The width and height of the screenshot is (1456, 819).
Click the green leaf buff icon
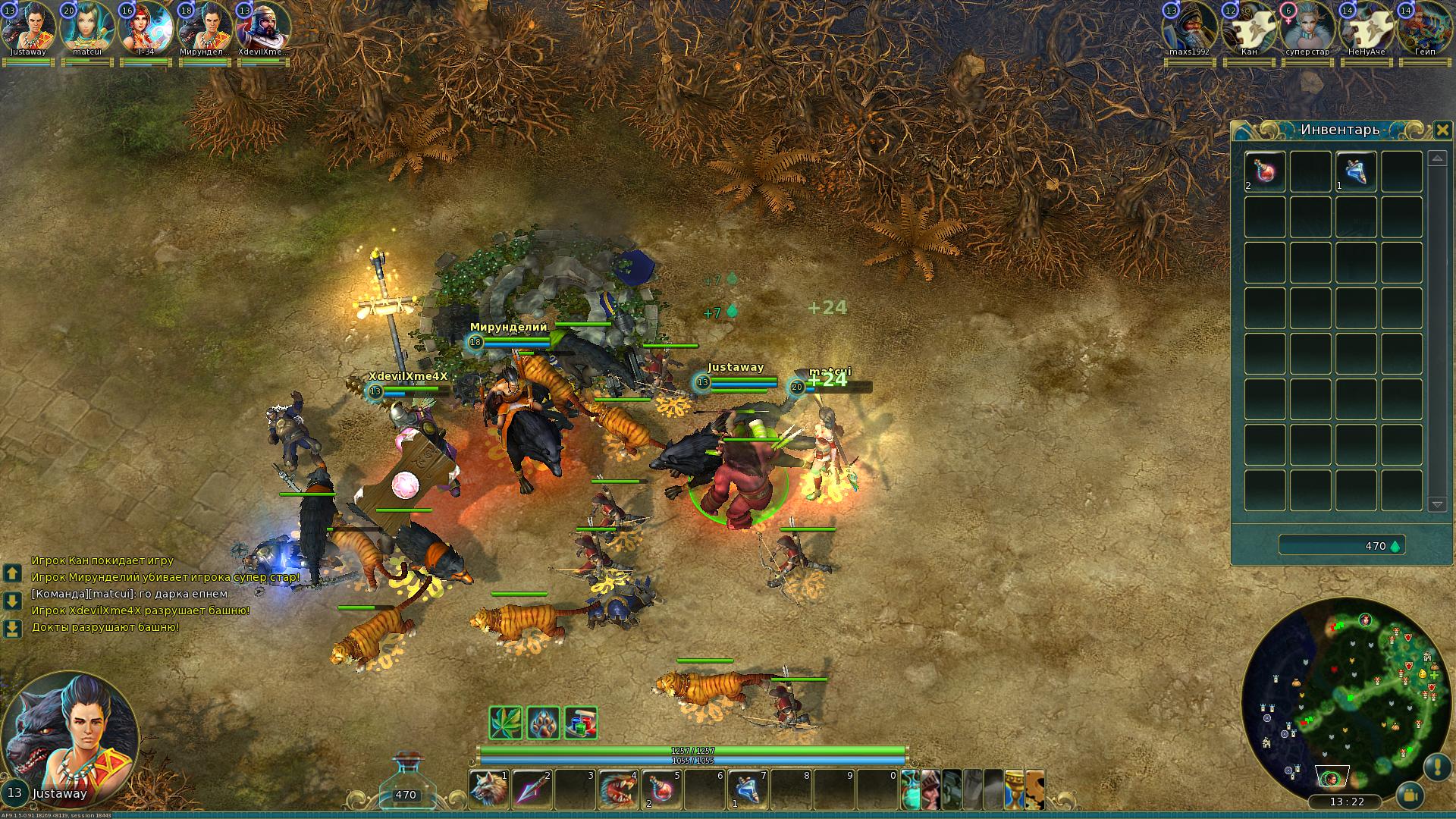[506, 723]
